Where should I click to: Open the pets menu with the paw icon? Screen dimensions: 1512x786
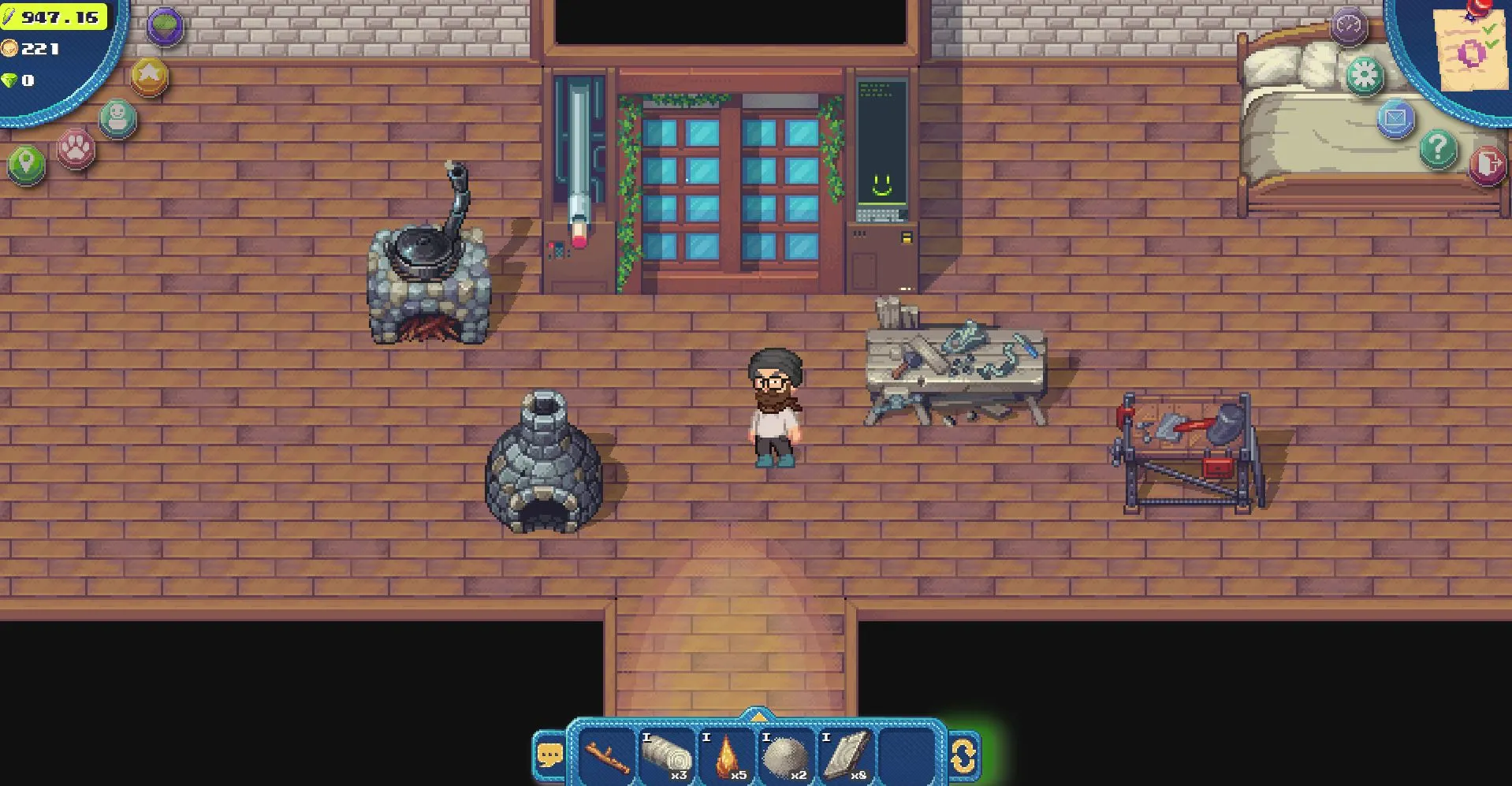click(76, 147)
